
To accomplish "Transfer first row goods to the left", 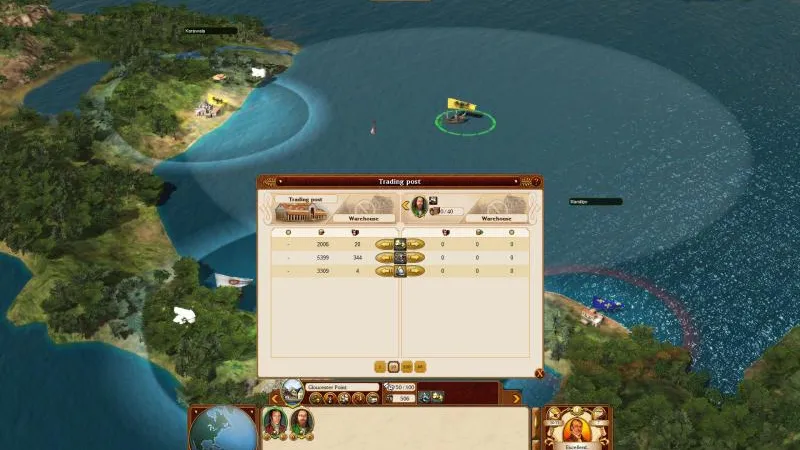I will point(383,243).
